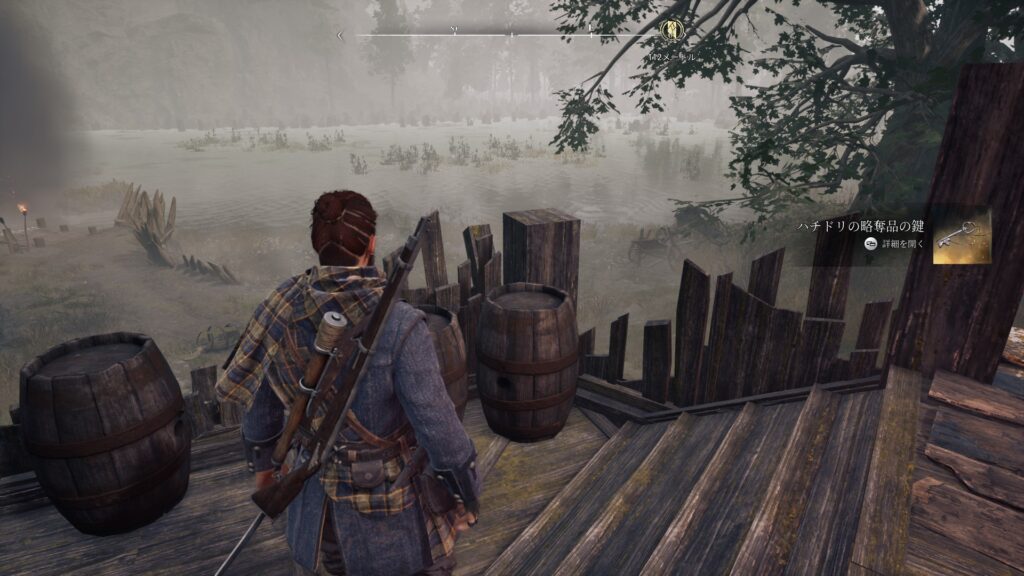Open the ハチドリの略奪品の鍵 item notification
Viewport: 1024px width, 576px height.
point(864,227)
